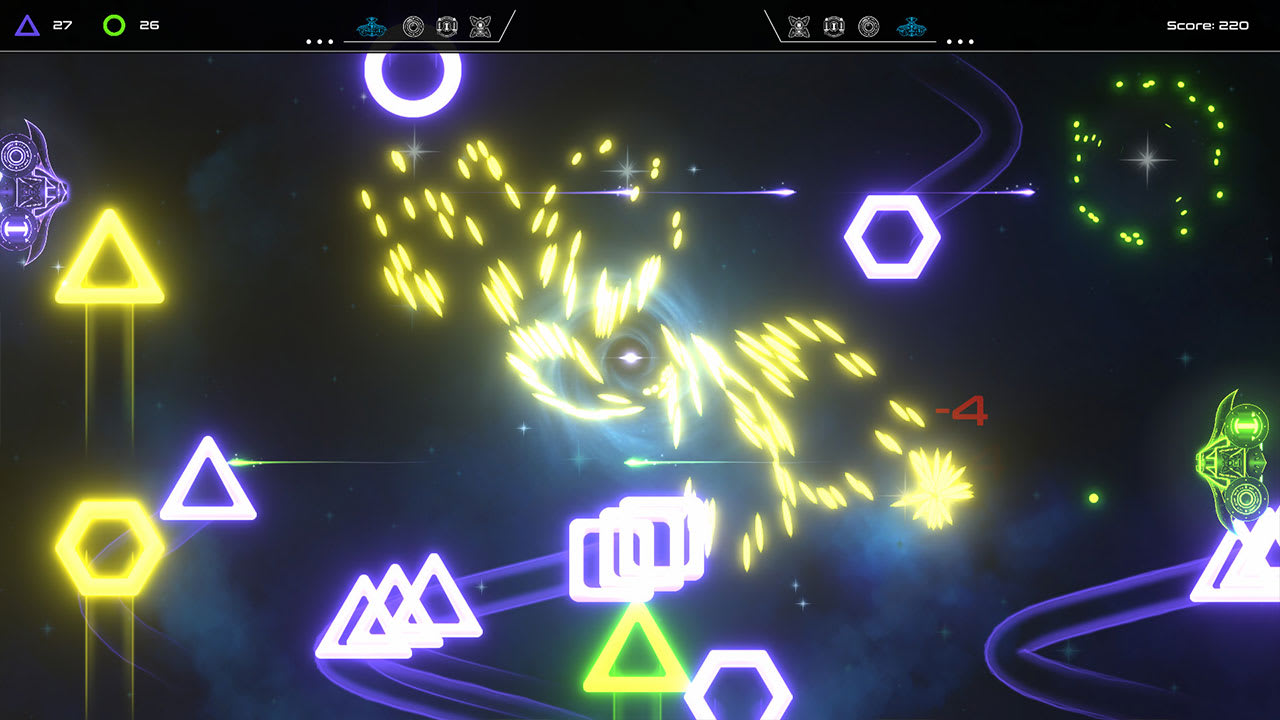Select the blue moth ship icon on right HUD
The height and width of the screenshot is (720, 1280).
(x=911, y=26)
